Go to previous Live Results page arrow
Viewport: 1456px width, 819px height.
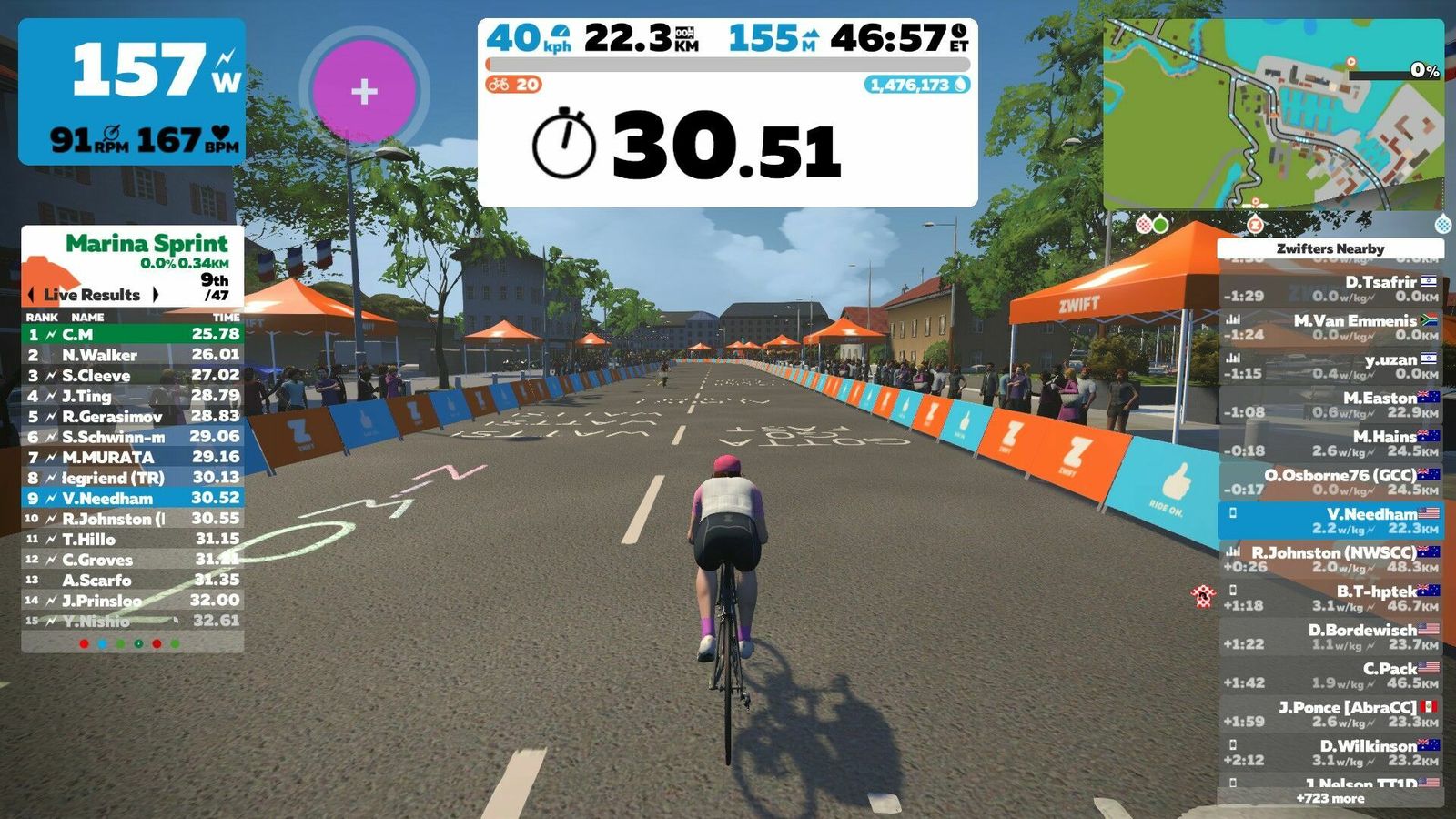click(33, 295)
